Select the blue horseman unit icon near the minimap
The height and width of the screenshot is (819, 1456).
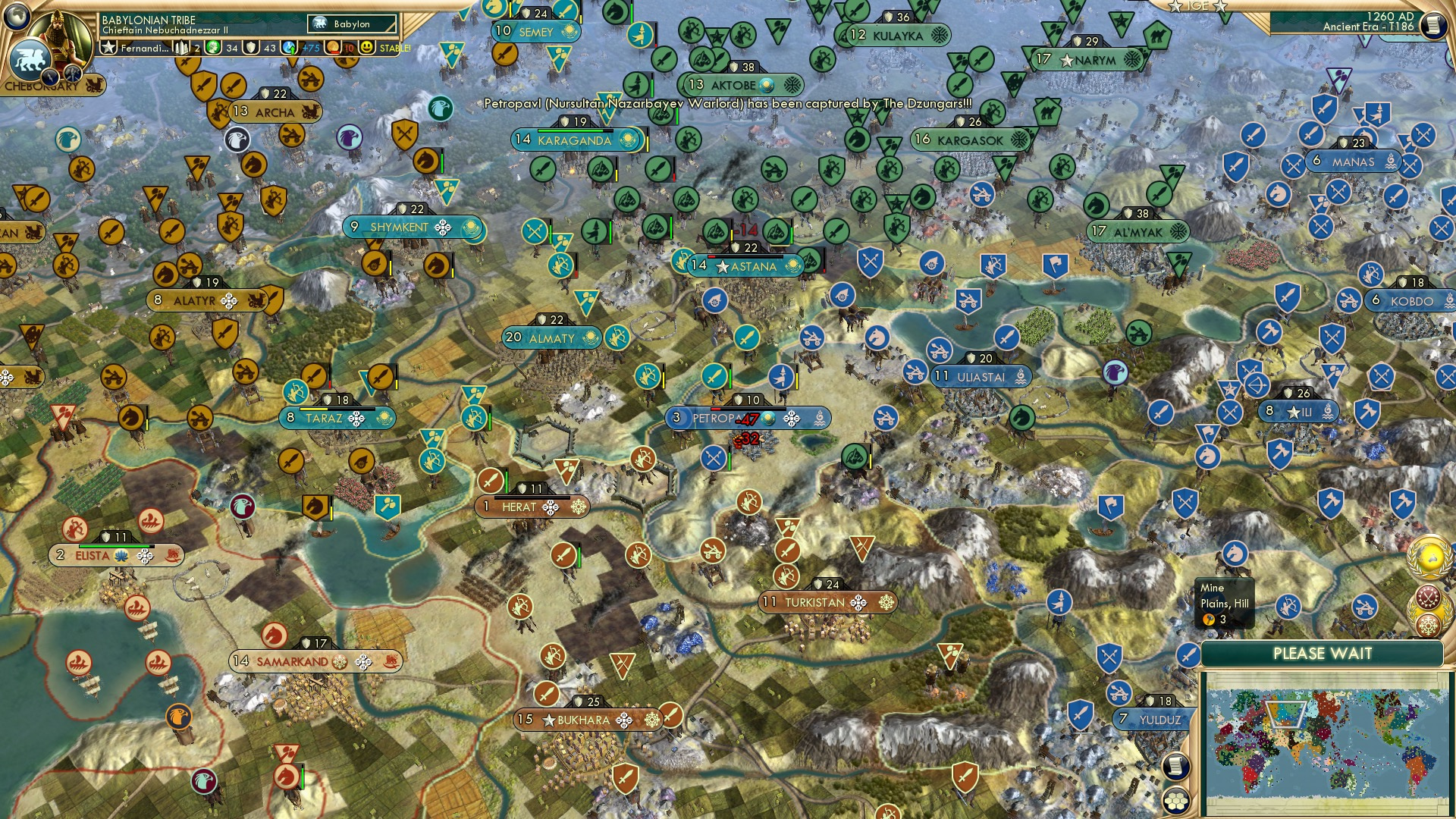(x=1235, y=554)
